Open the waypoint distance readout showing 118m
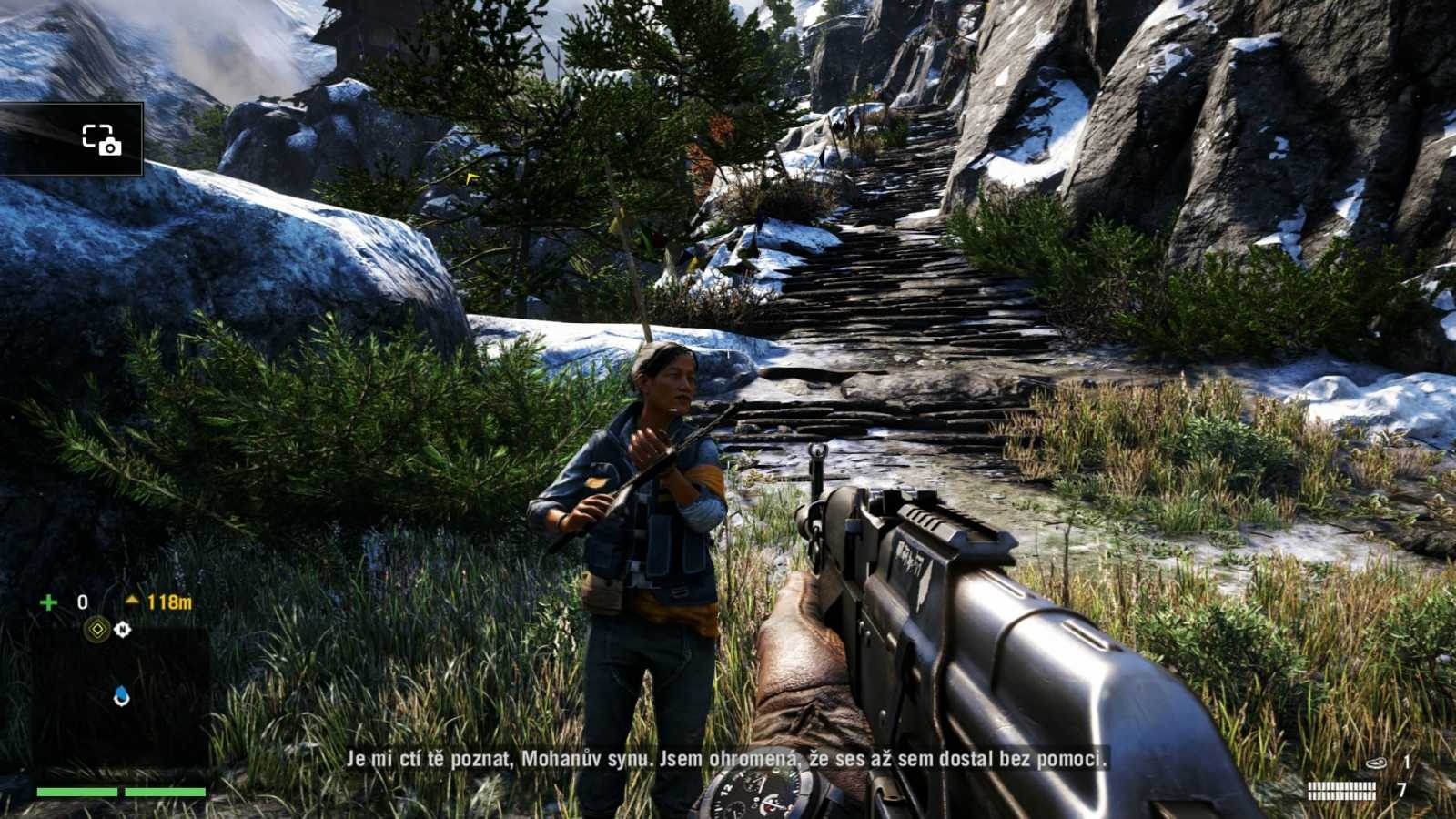 (168, 601)
